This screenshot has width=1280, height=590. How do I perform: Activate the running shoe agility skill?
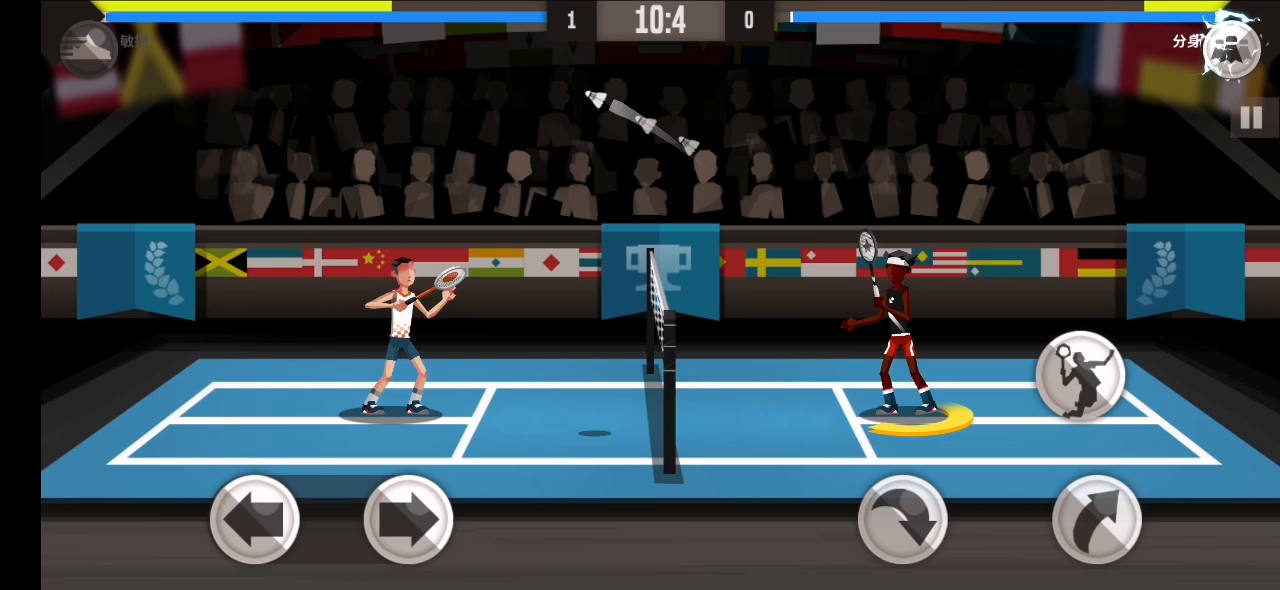(88, 46)
